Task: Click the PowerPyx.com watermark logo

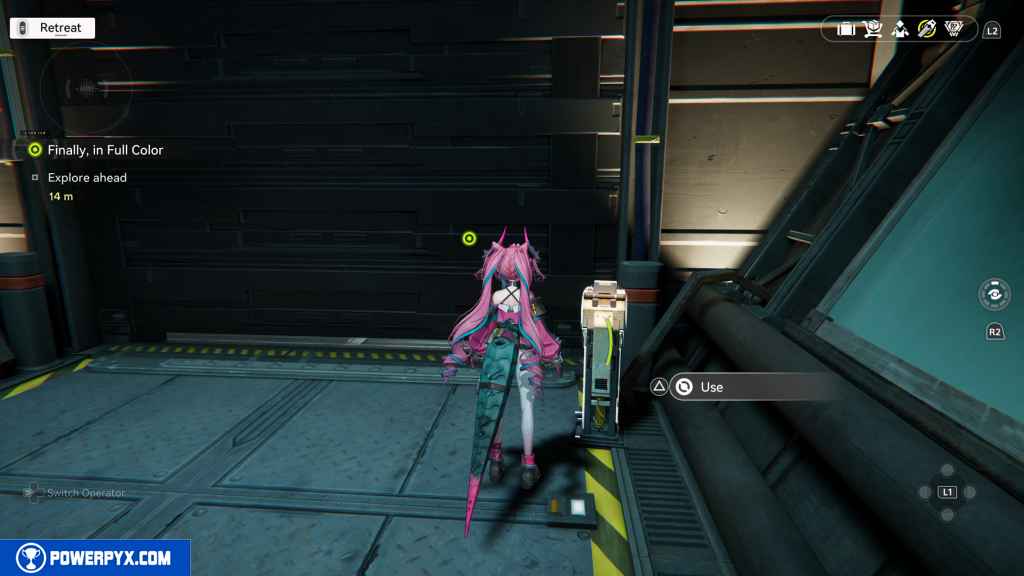Action: pos(95,558)
